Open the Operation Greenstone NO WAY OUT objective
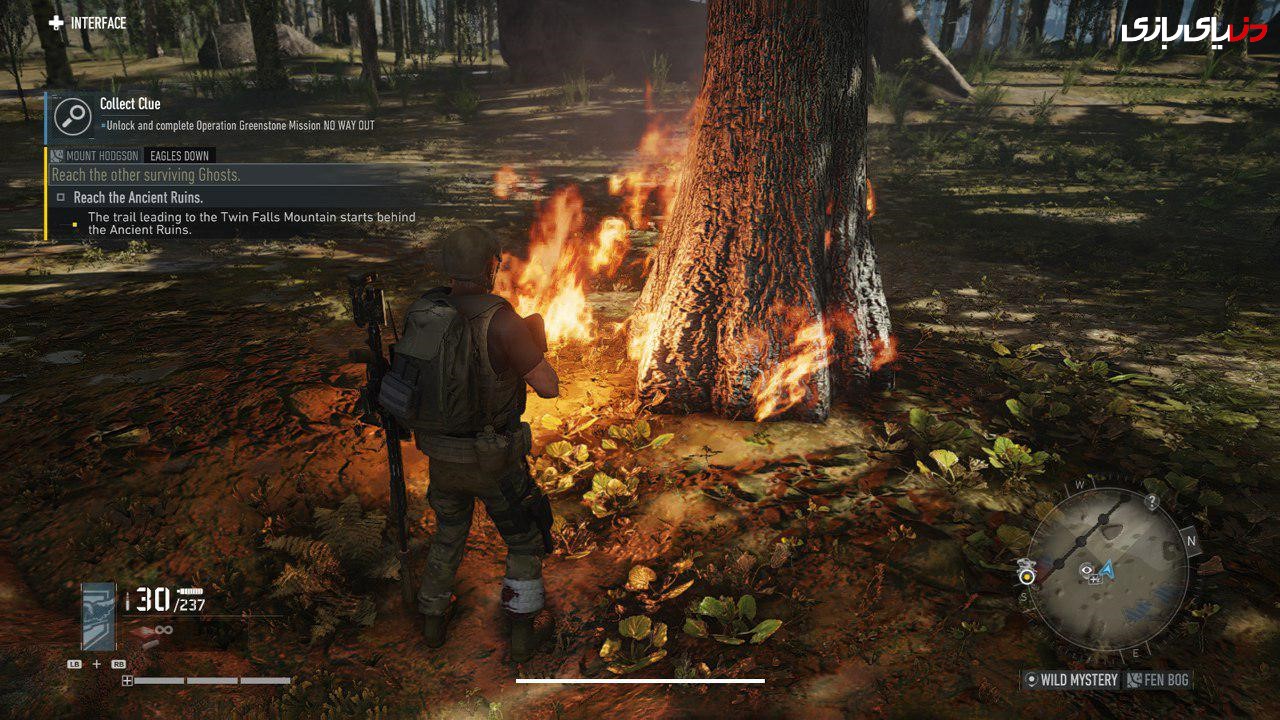 239,124
